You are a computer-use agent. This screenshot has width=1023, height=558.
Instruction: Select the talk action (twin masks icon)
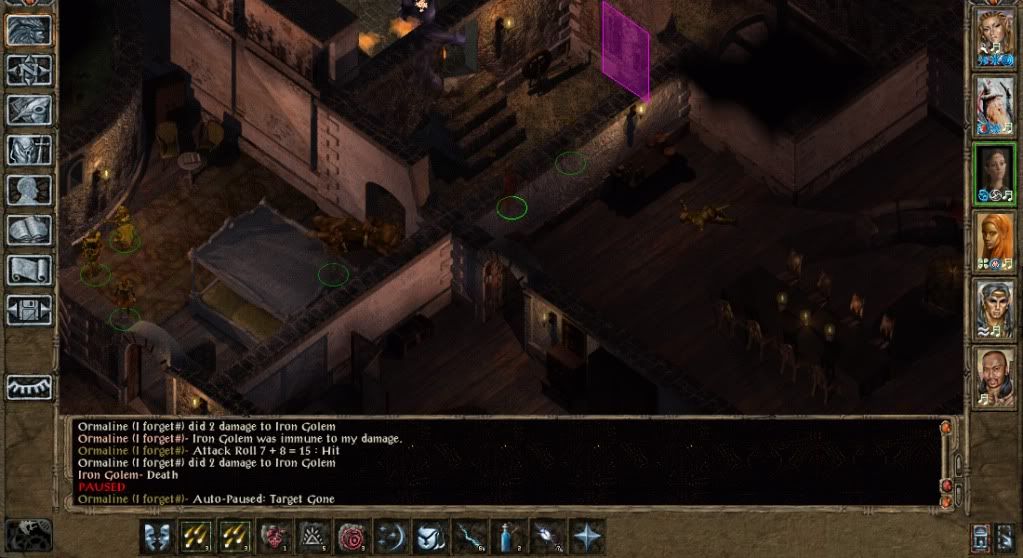157,535
